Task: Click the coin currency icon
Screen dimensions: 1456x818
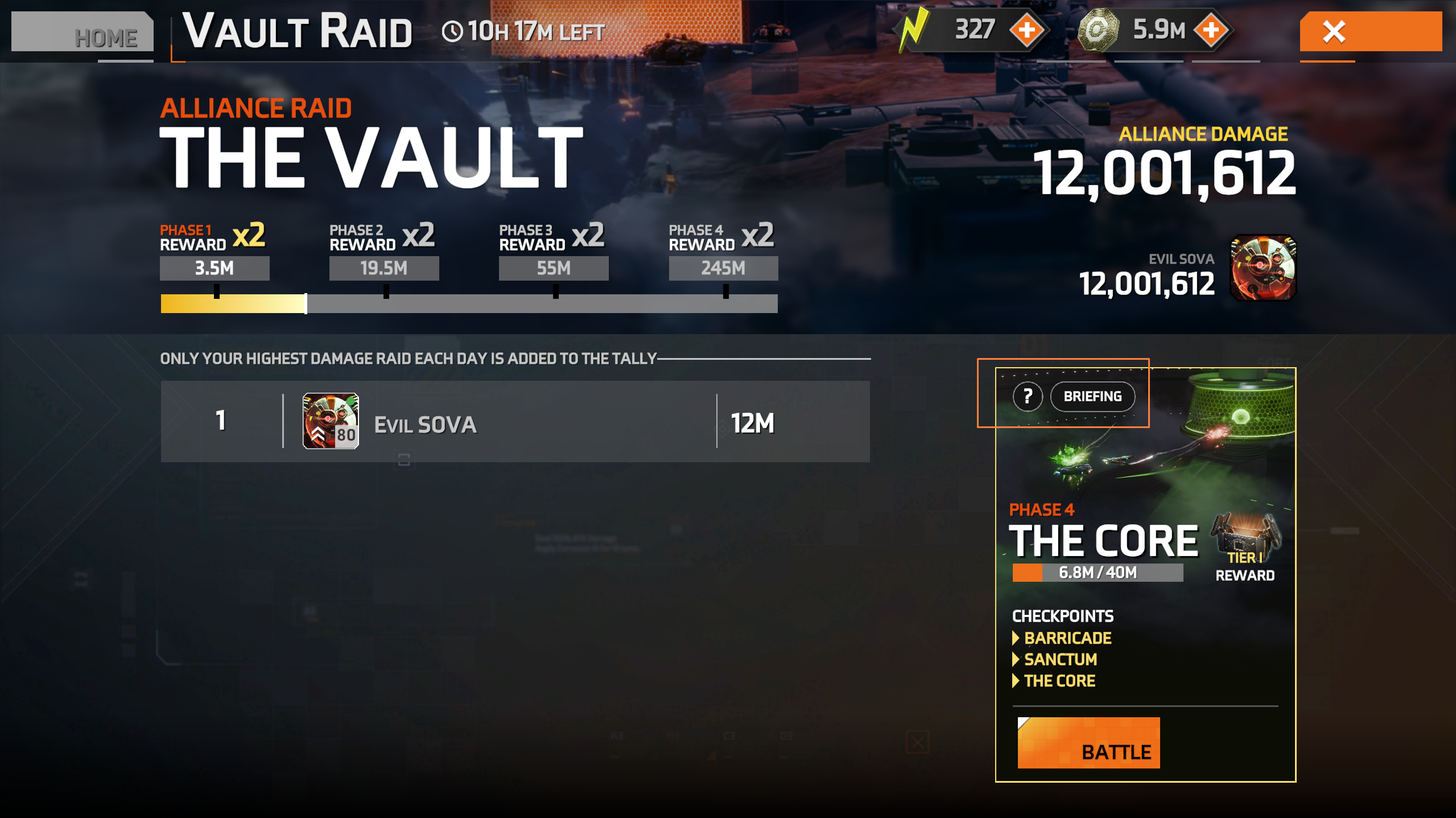Action: [1100, 30]
